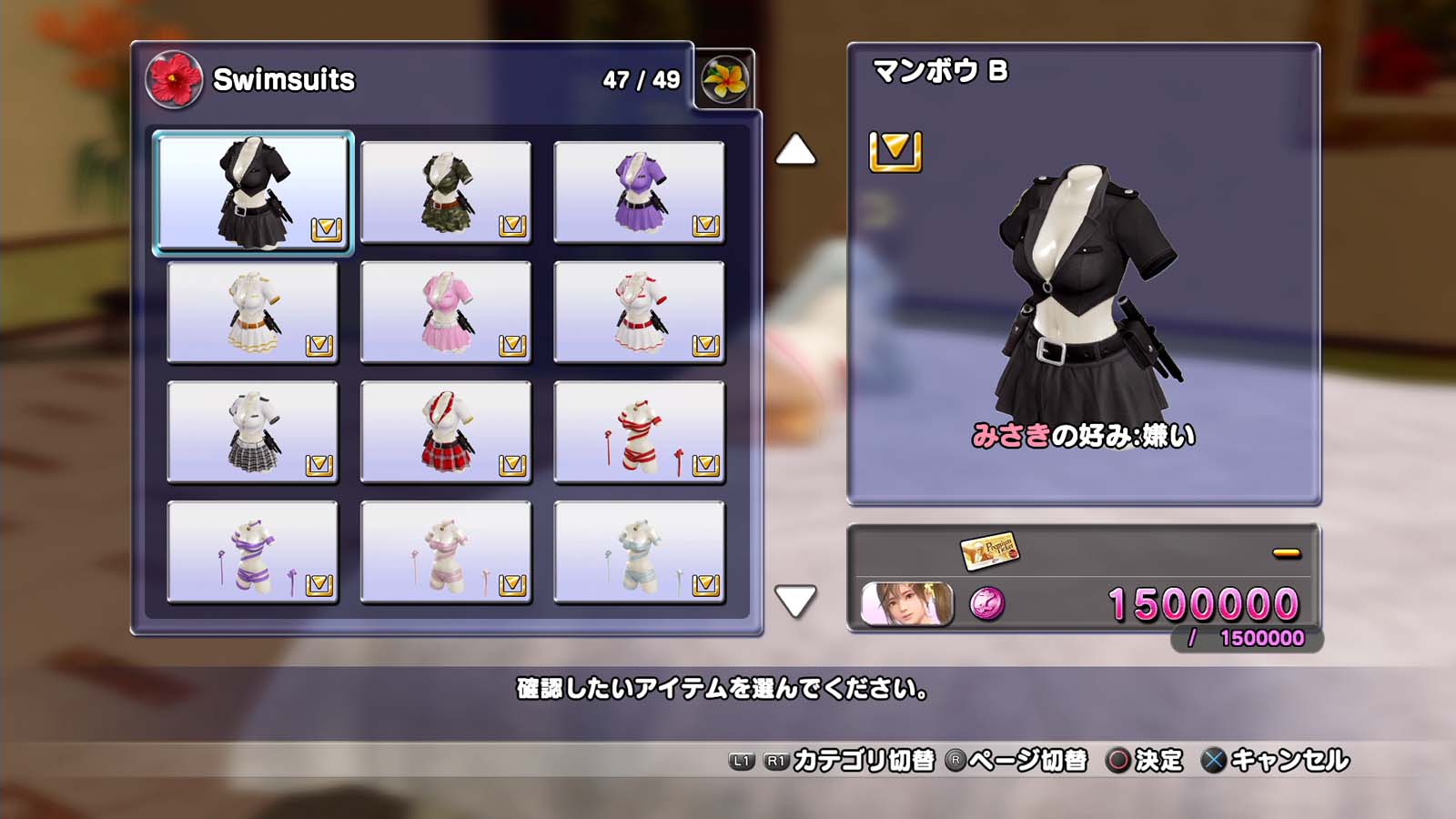This screenshot has height=819, width=1456.
Task: Click the character portrait in currency panel
Action: 906,604
